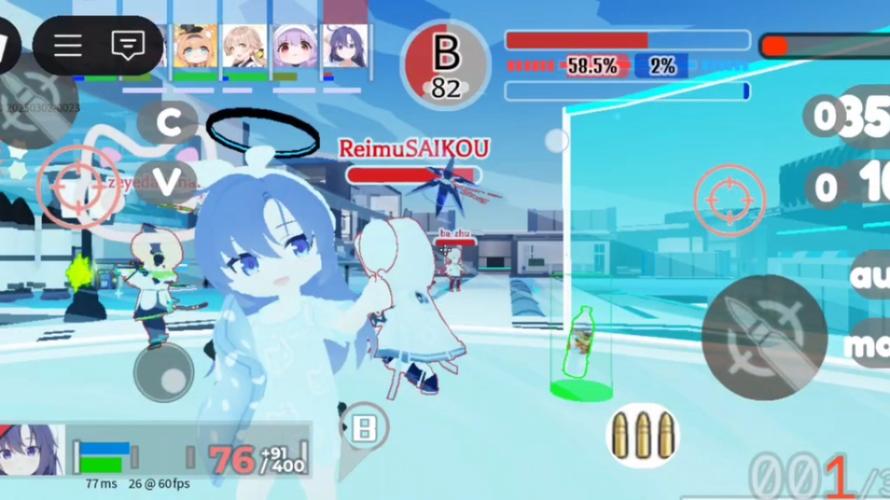Select the blonde teammate portrait
890x500 pixels.
tap(245, 46)
